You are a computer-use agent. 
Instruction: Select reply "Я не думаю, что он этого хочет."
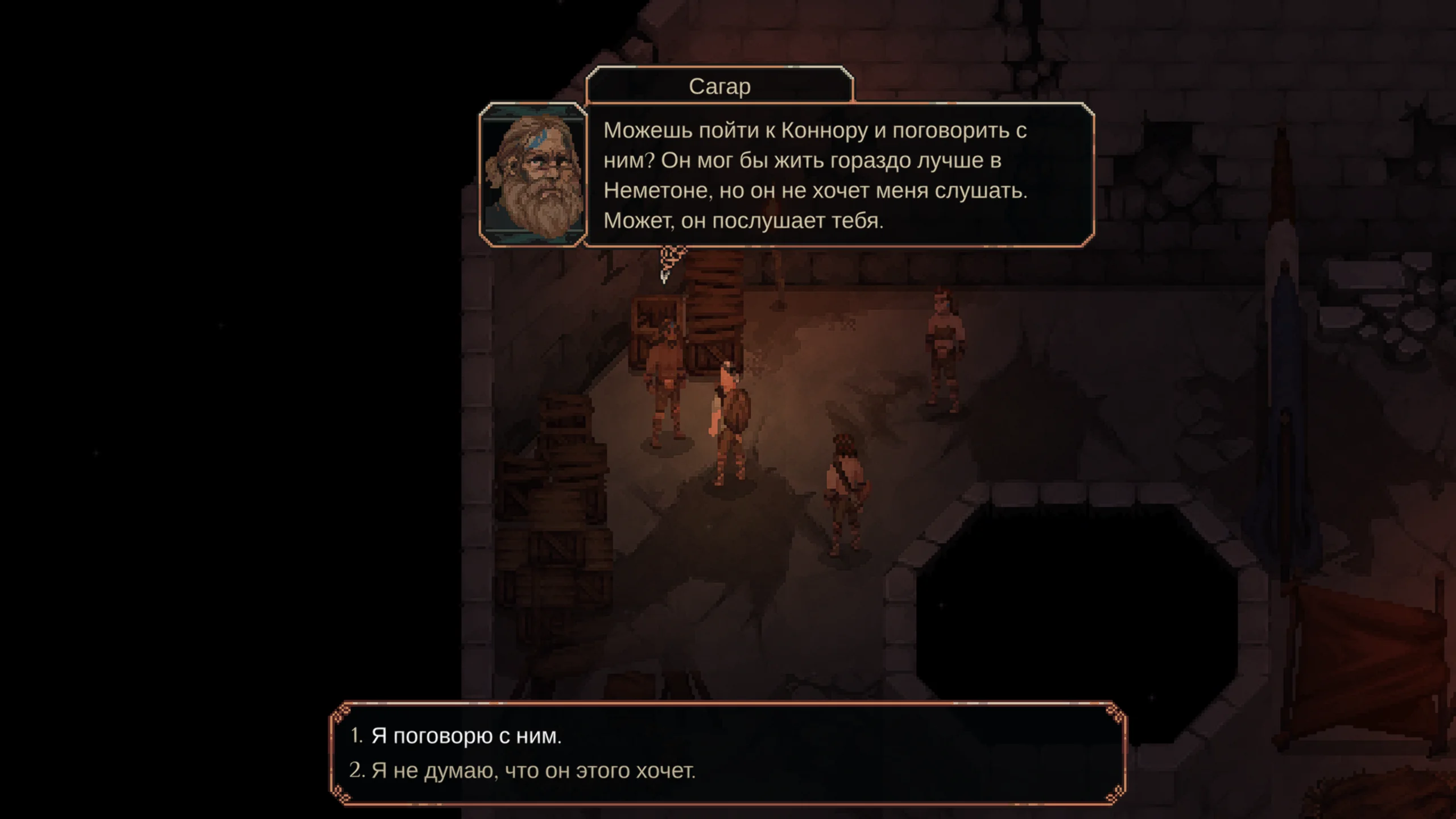[x=533, y=771]
